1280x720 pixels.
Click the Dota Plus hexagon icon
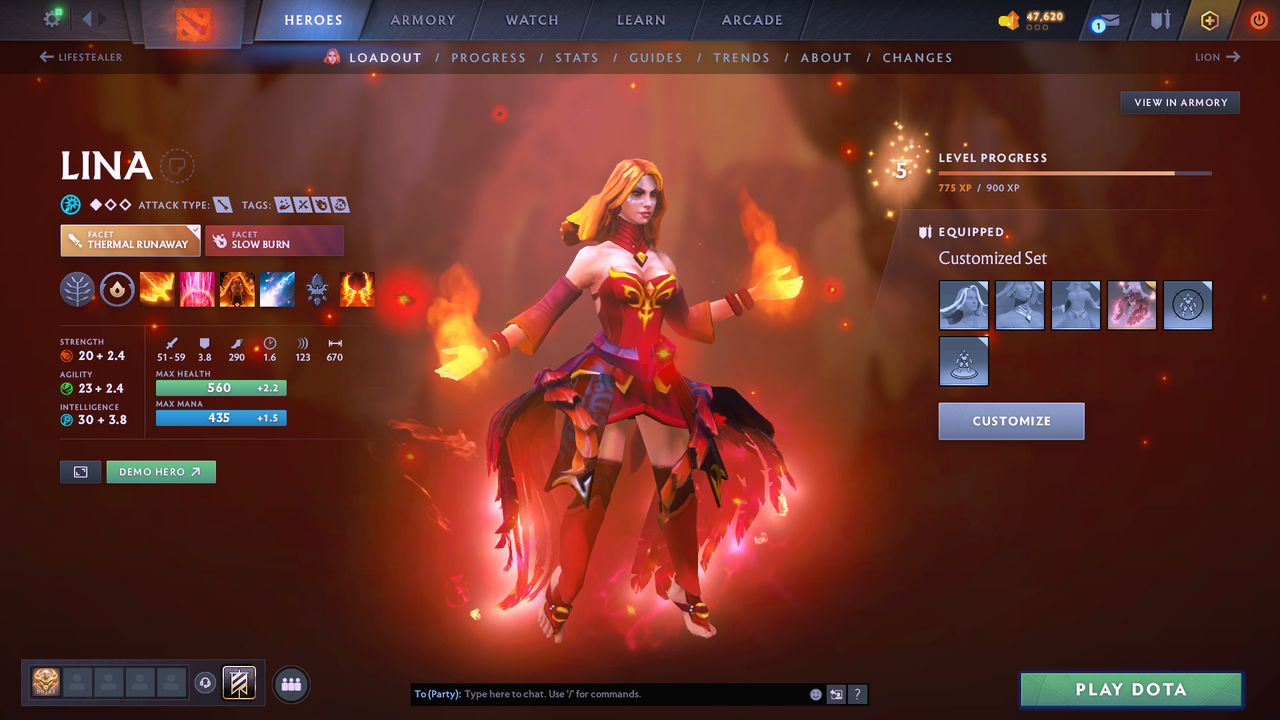click(1209, 20)
